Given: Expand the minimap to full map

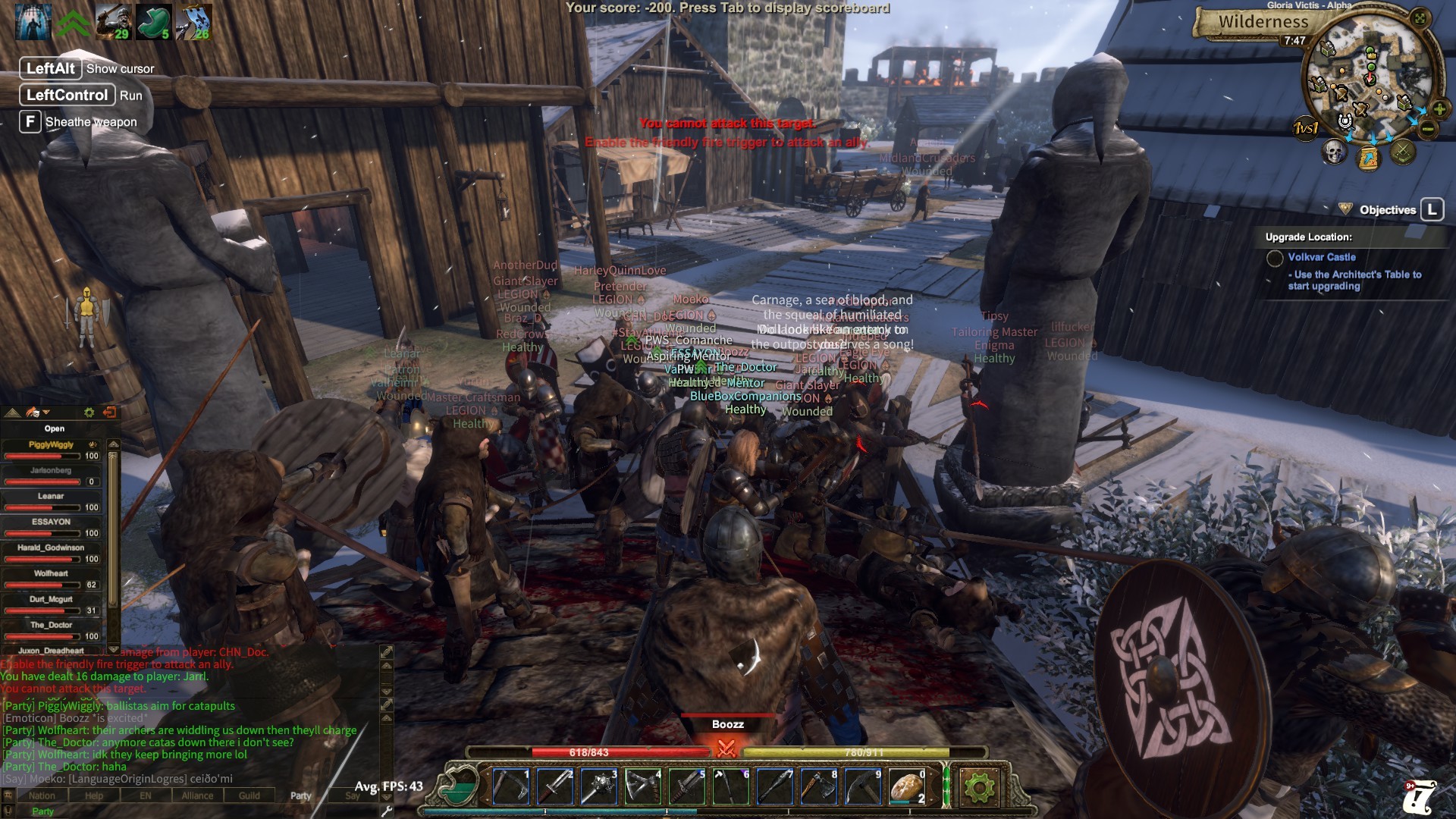Looking at the screenshot, I should (x=1420, y=17).
